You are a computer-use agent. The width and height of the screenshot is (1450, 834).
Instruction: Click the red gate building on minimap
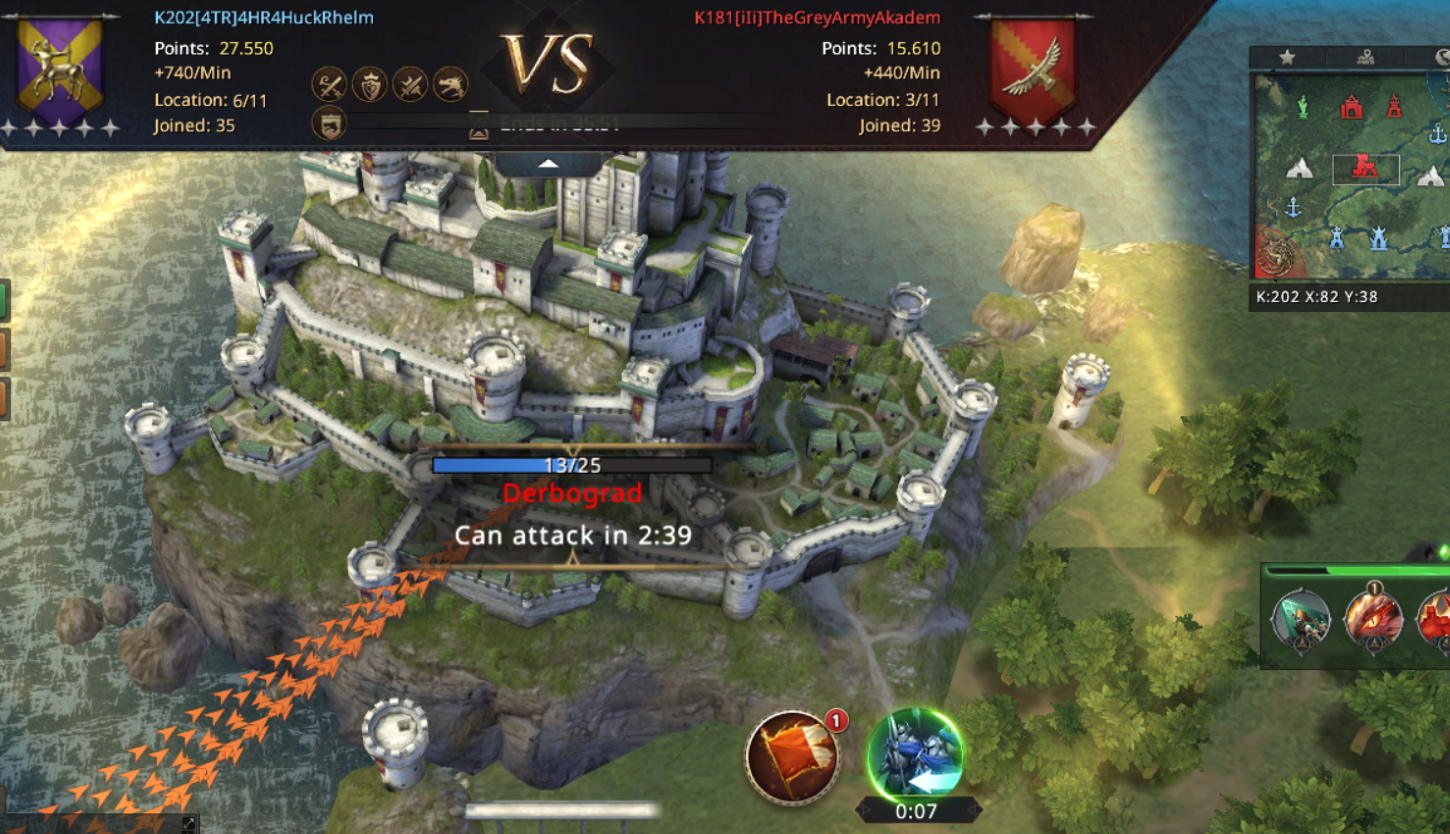coord(1352,106)
